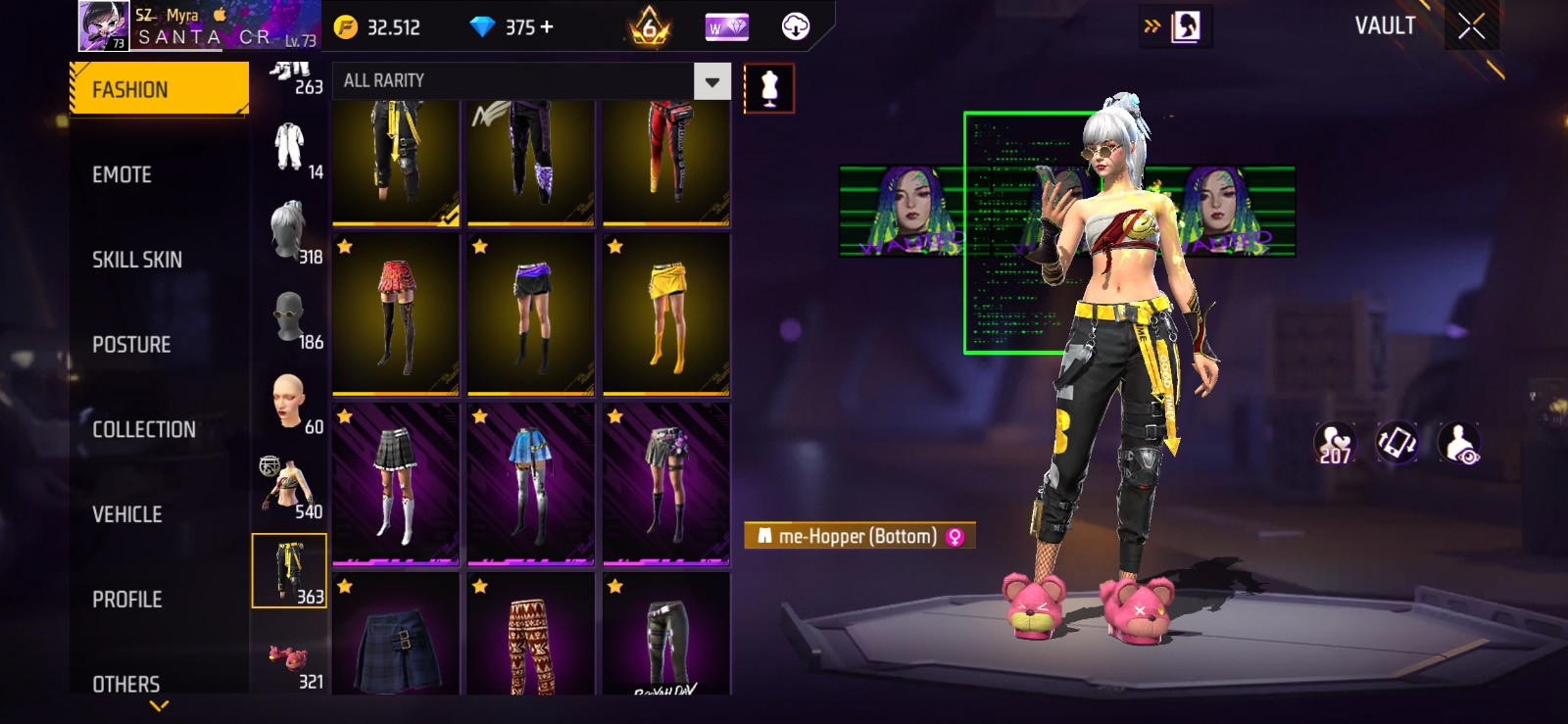This screenshot has width=1568, height=724.
Task: Choose the yellow skirt with yellow boots
Action: pos(666,314)
